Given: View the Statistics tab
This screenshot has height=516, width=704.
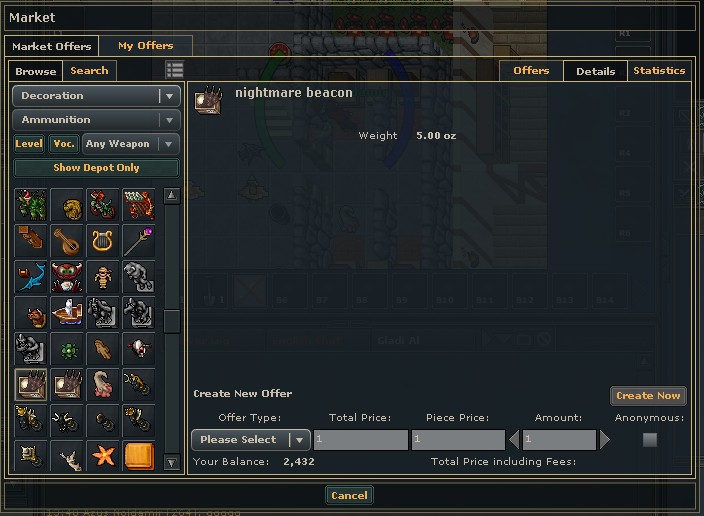Looking at the screenshot, I should point(659,71).
